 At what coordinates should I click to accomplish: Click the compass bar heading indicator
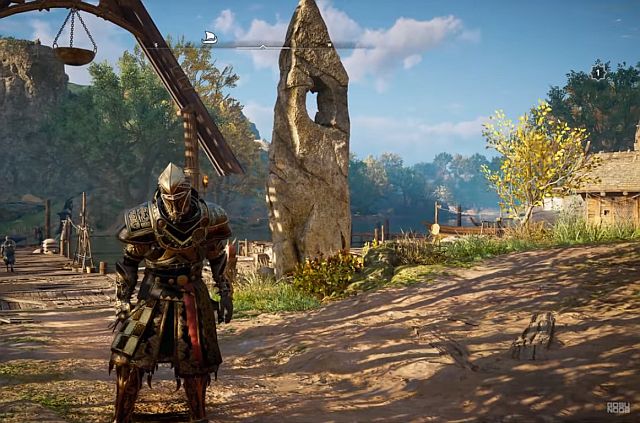(263, 45)
